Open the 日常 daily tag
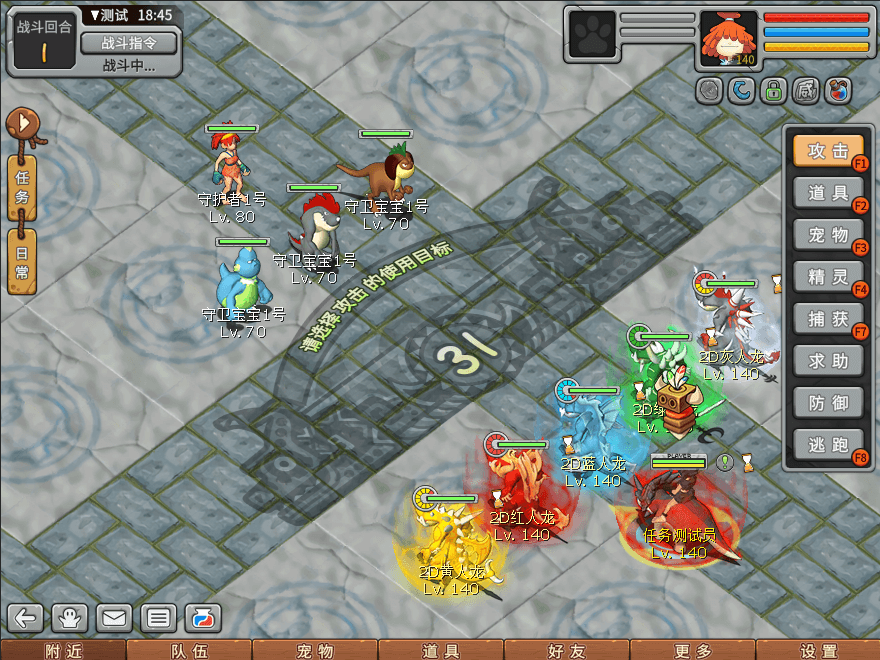Screen dimensions: 880x660 coord(23,261)
